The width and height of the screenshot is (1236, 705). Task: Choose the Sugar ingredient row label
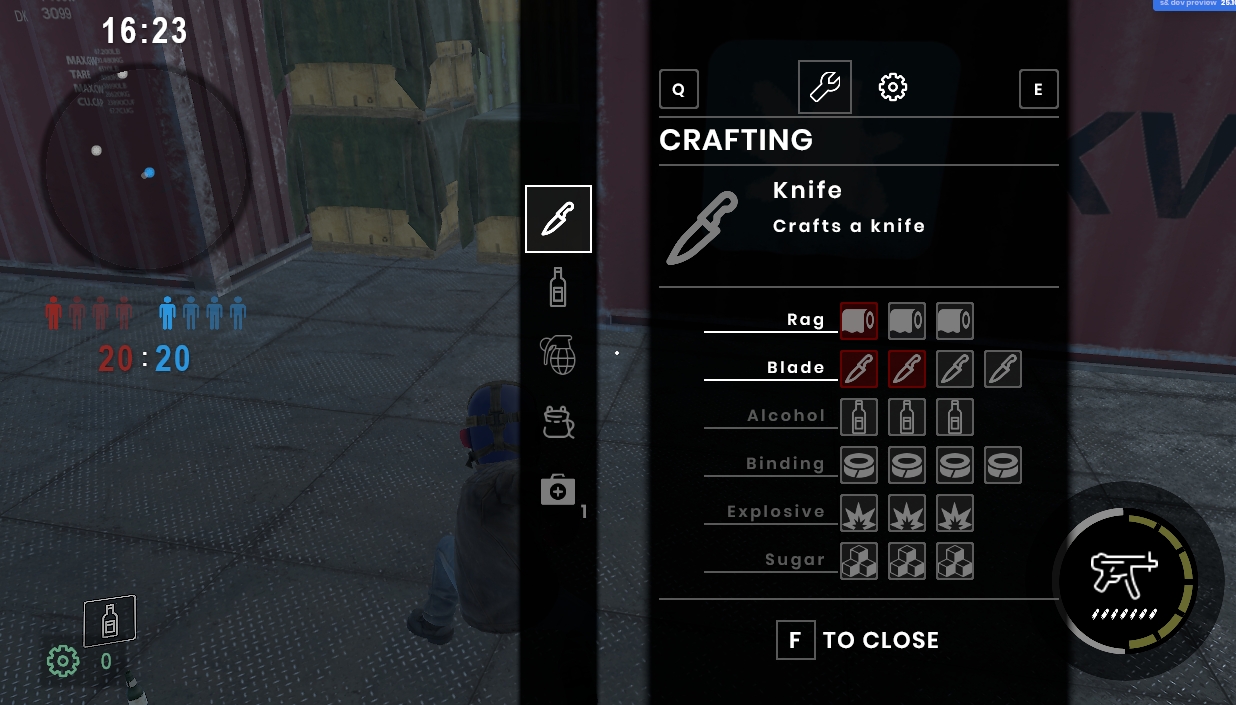pos(795,560)
